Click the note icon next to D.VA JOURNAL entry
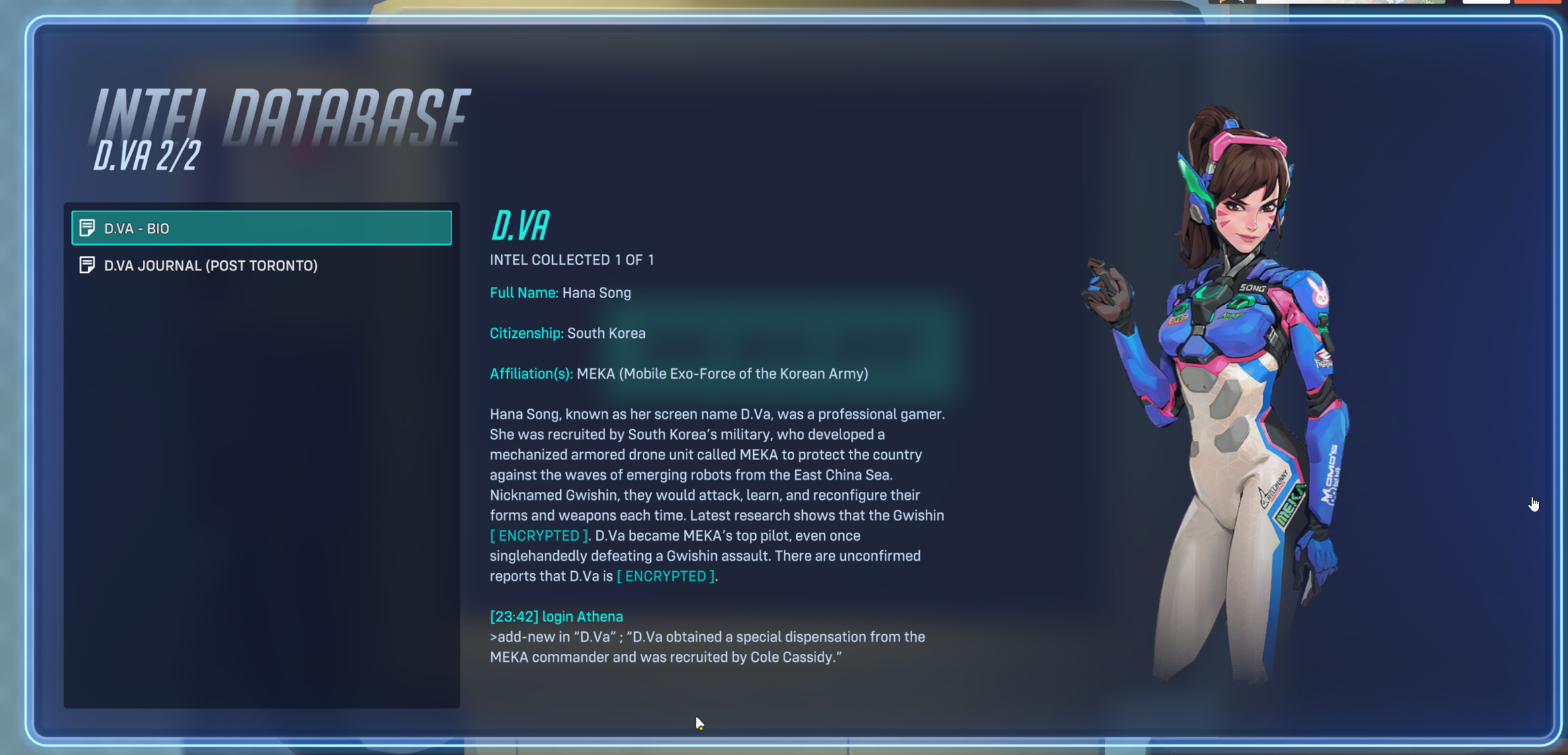This screenshot has width=1568, height=755. [x=87, y=265]
